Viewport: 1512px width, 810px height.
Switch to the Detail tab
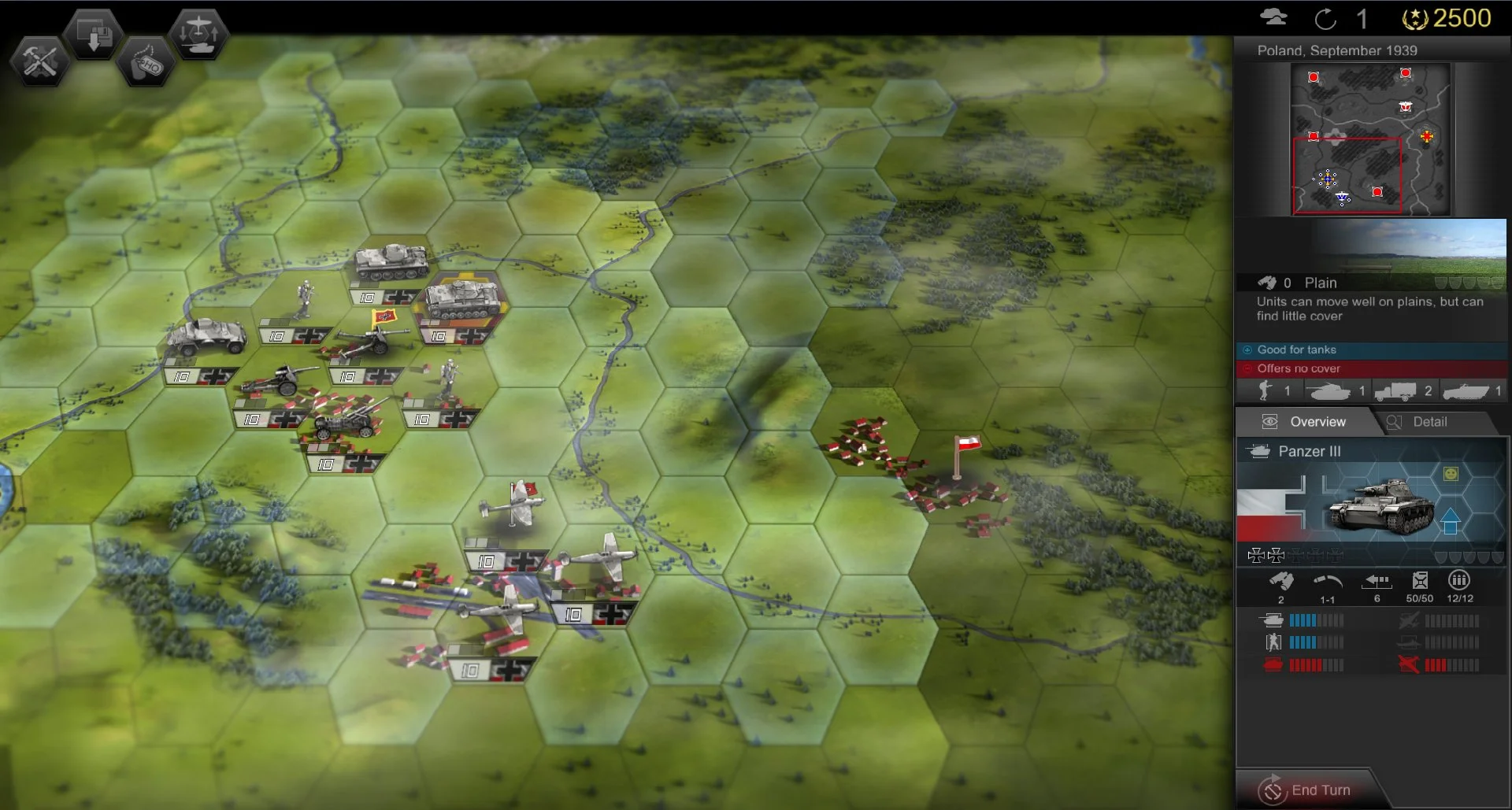click(1429, 422)
